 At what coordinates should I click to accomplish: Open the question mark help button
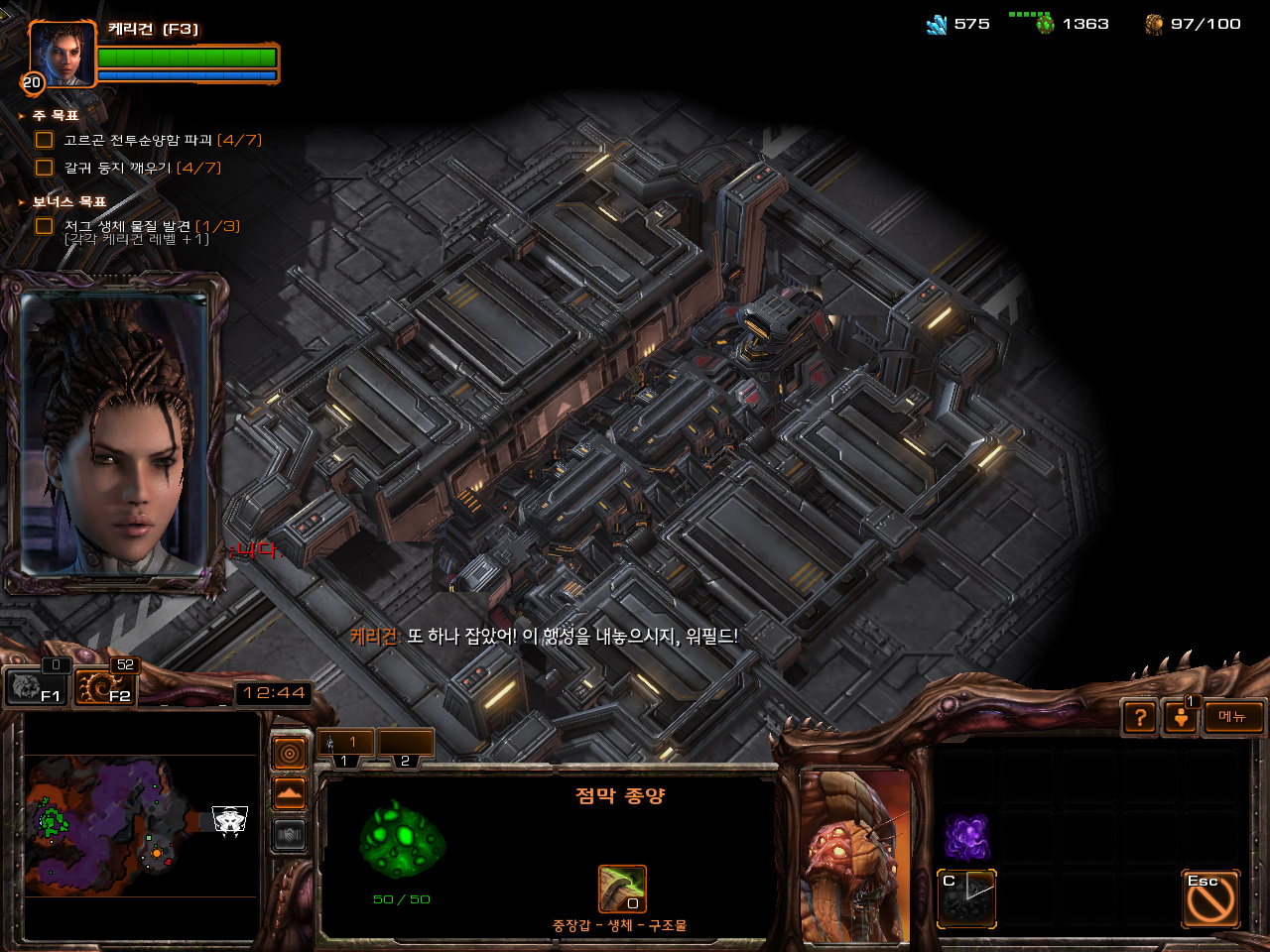(1140, 717)
